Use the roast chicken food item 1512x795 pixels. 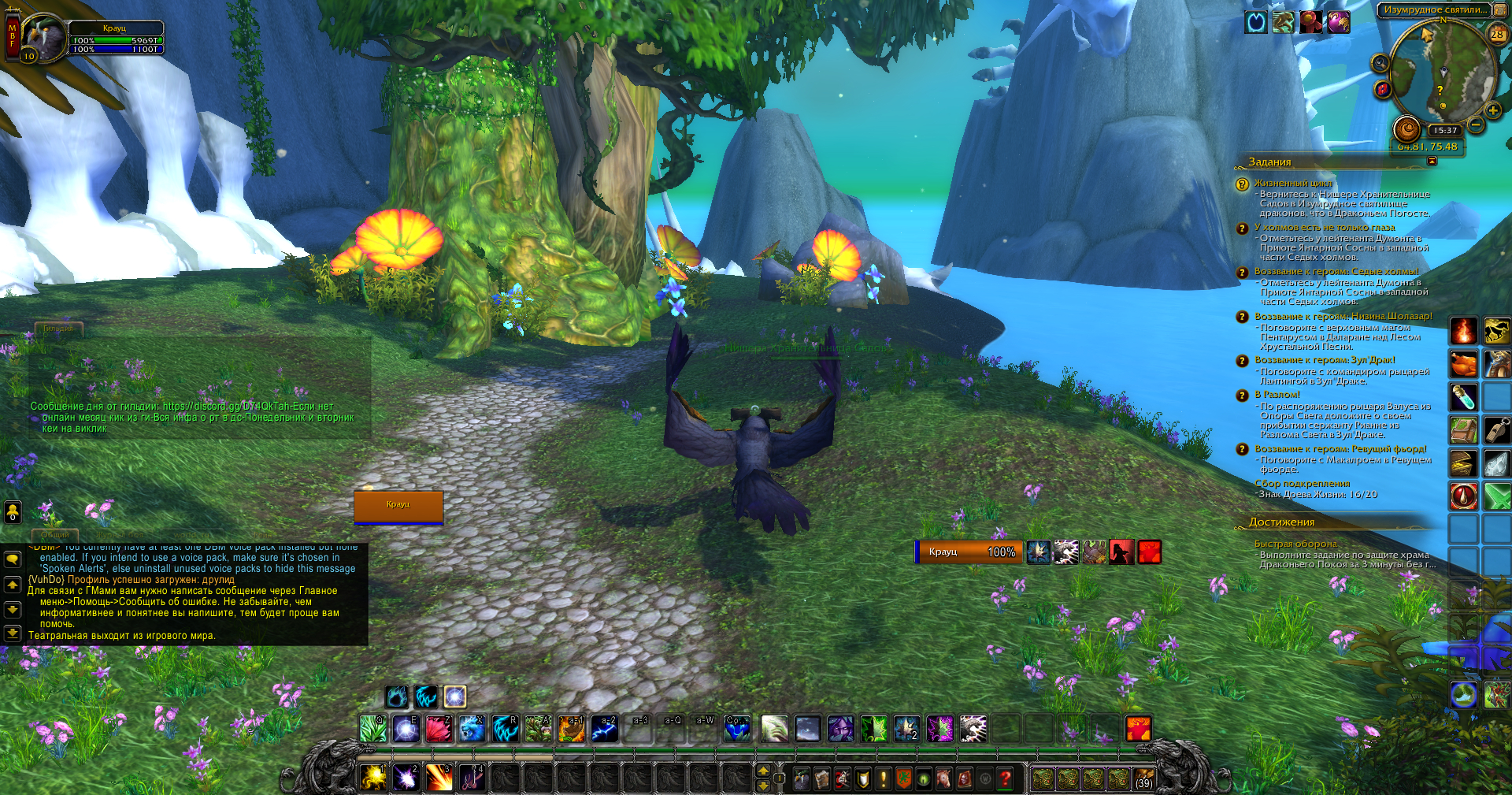1463,364
